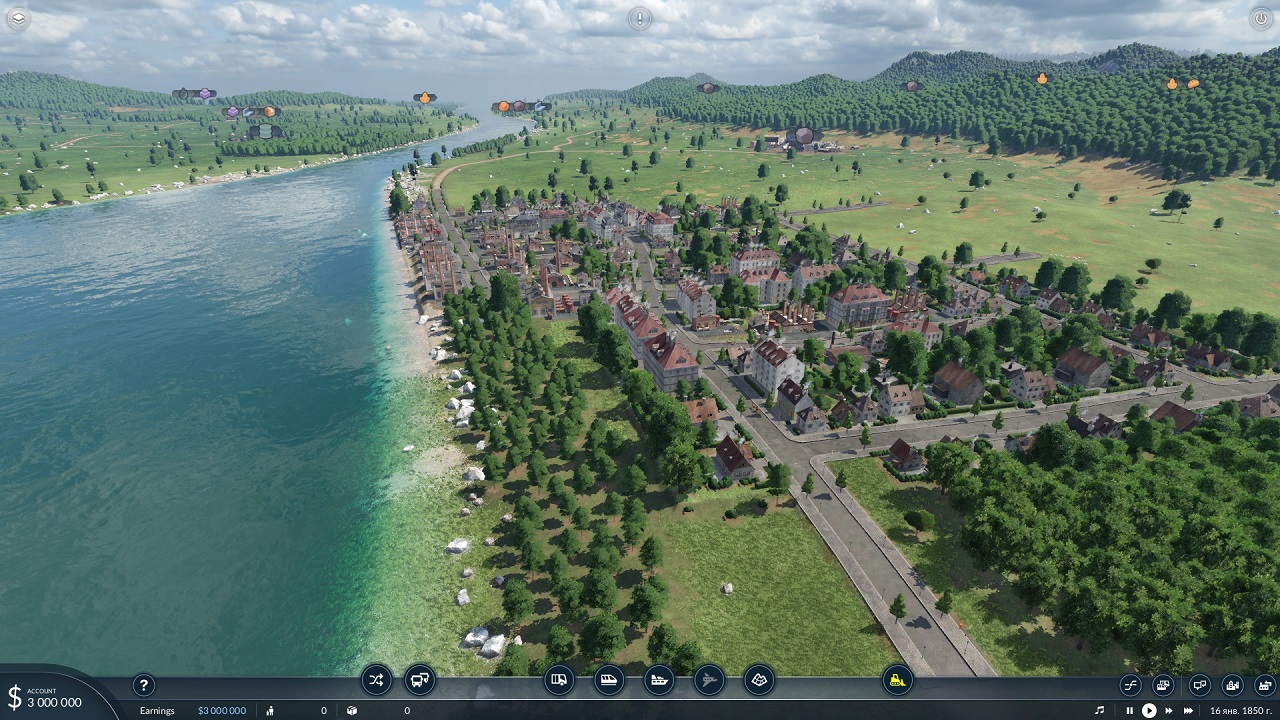This screenshot has height=720, width=1280.
Task: Open the power main menu button
Action: 1261,18
